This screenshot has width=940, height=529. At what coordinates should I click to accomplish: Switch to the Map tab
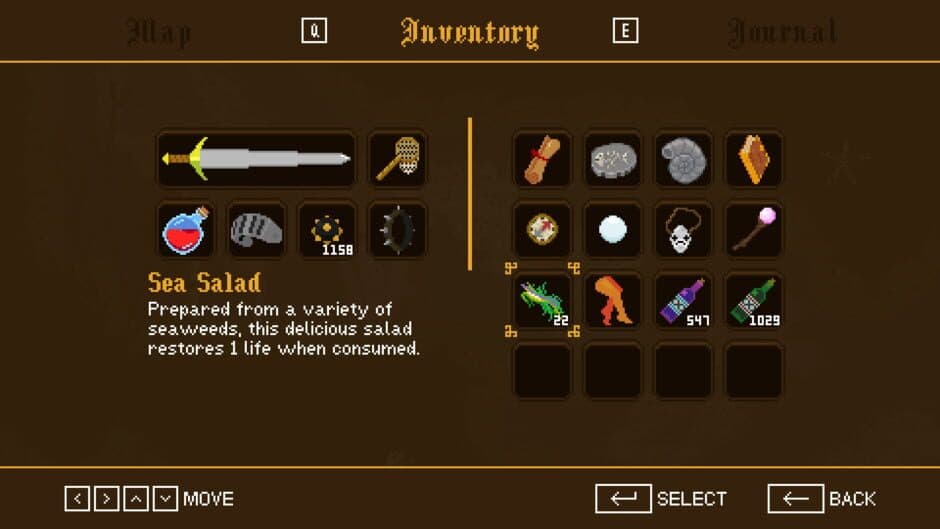pos(160,32)
